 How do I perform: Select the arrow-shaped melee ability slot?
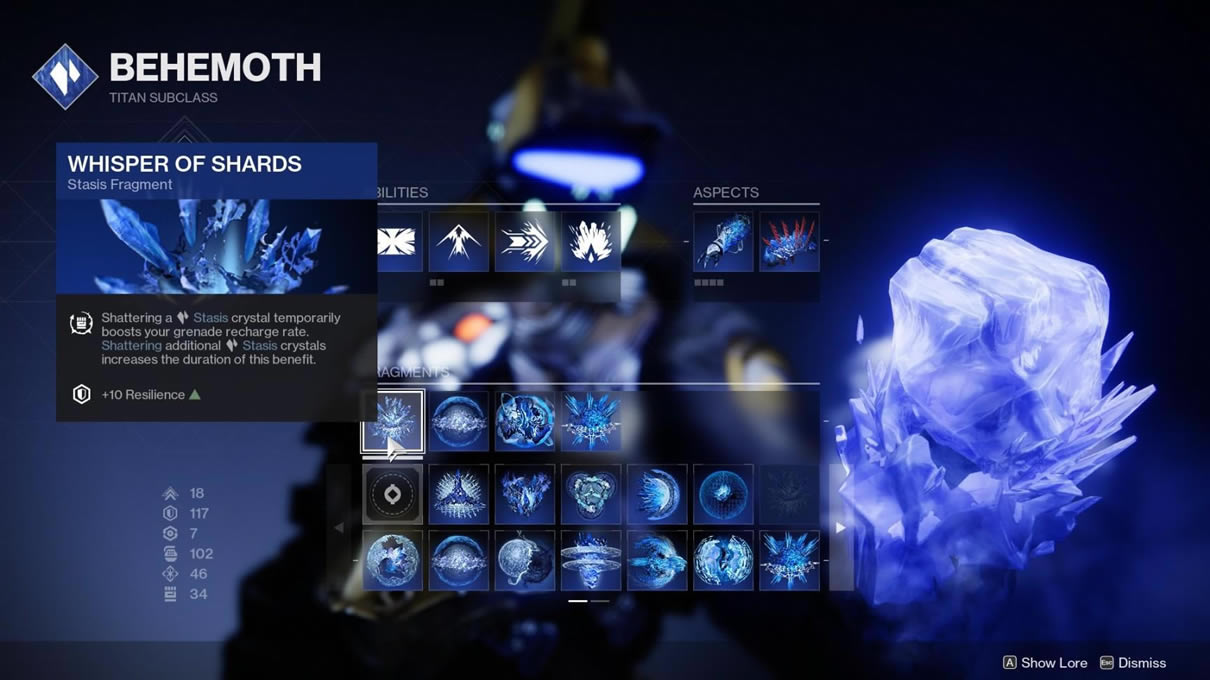(525, 241)
